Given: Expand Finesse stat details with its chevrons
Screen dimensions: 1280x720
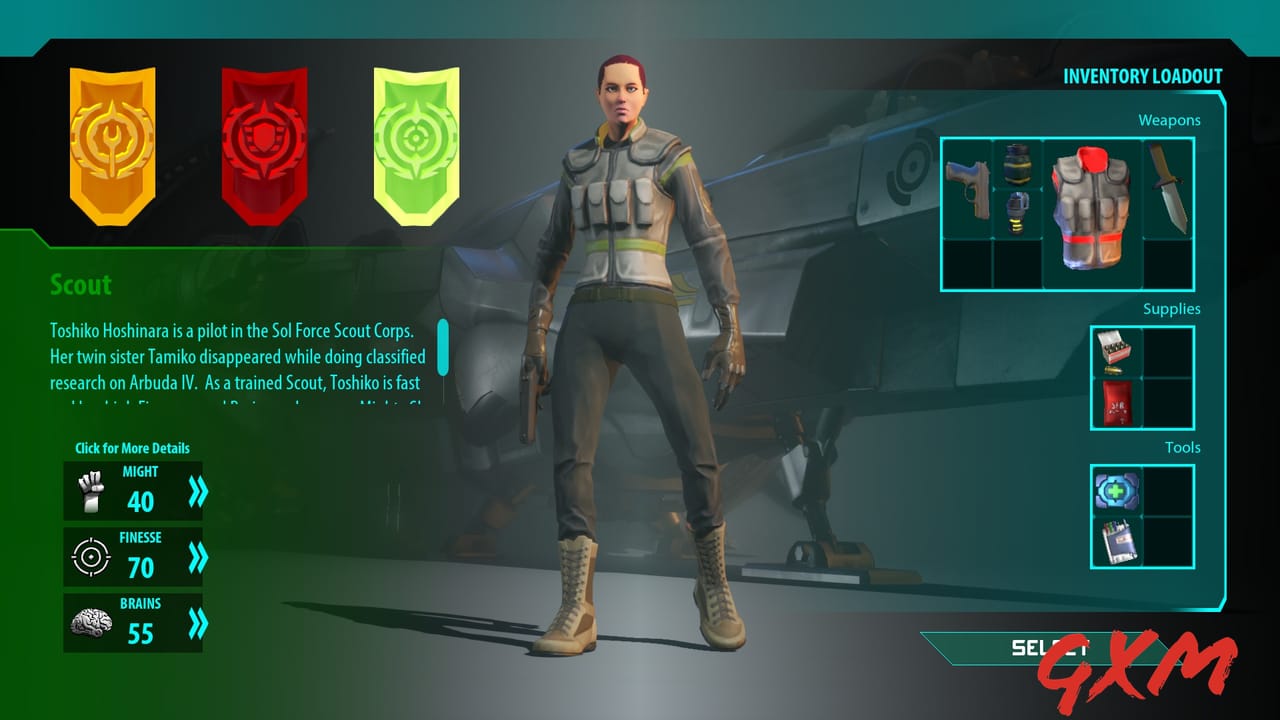Looking at the screenshot, I should [196, 556].
